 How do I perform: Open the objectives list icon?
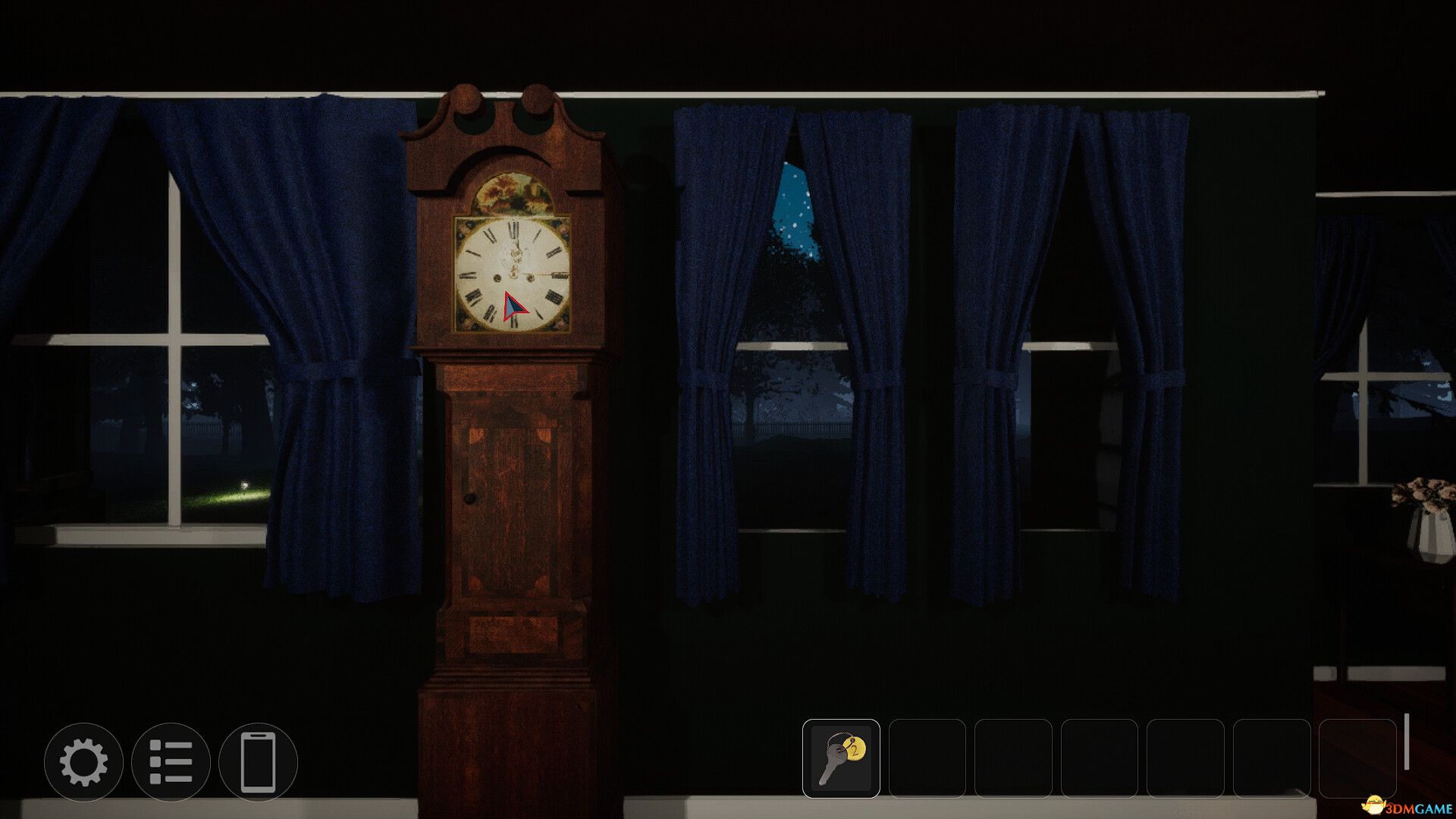pyautogui.click(x=172, y=761)
